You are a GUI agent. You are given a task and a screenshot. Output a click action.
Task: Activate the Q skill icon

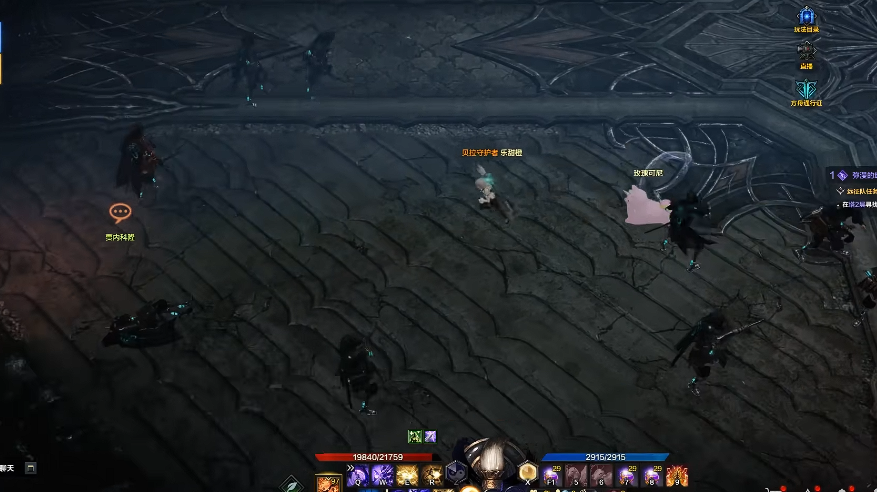click(358, 476)
